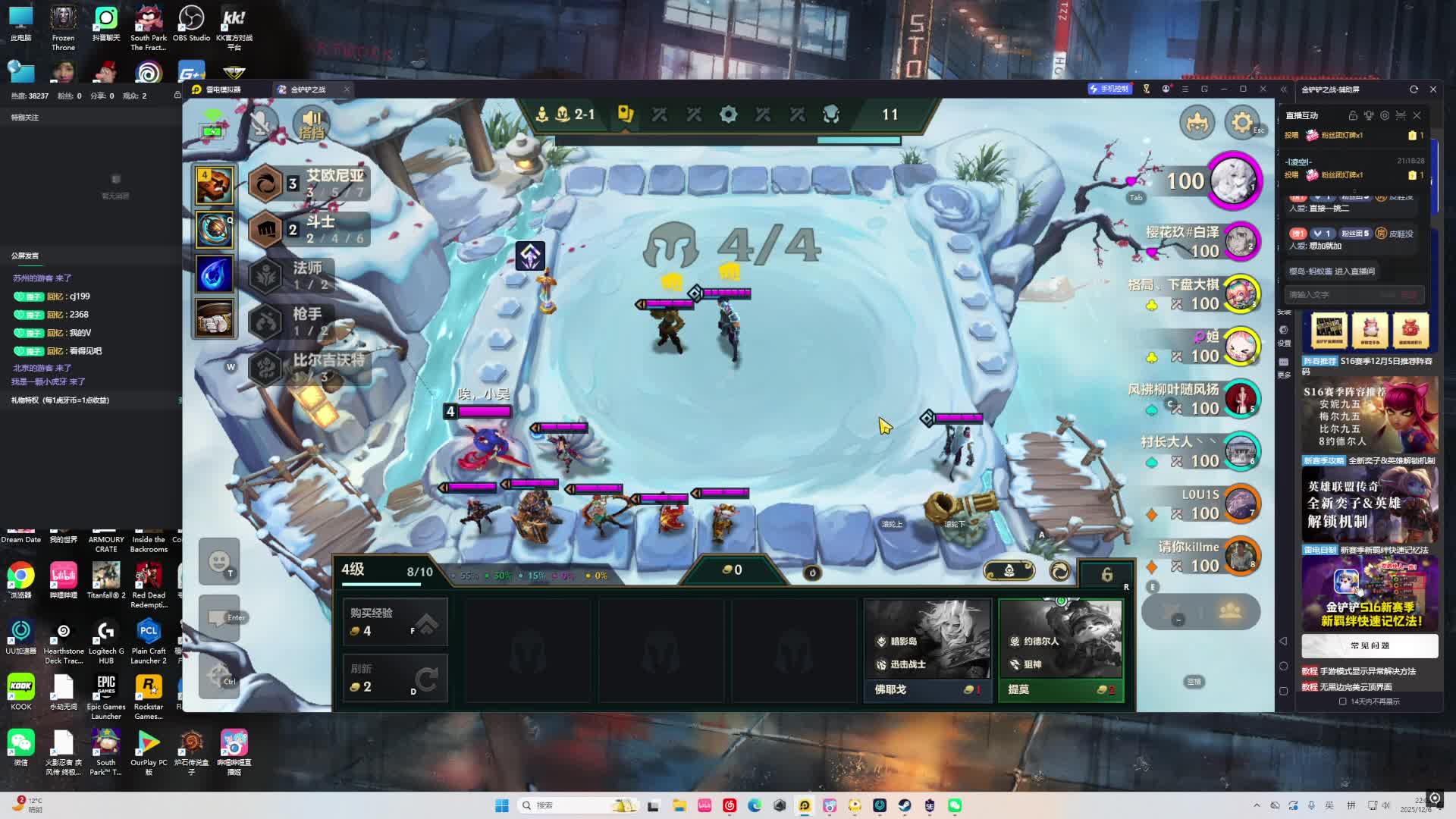Open 常见问题 in the helper panel
This screenshot has height=819, width=1456.
pos(1370,646)
